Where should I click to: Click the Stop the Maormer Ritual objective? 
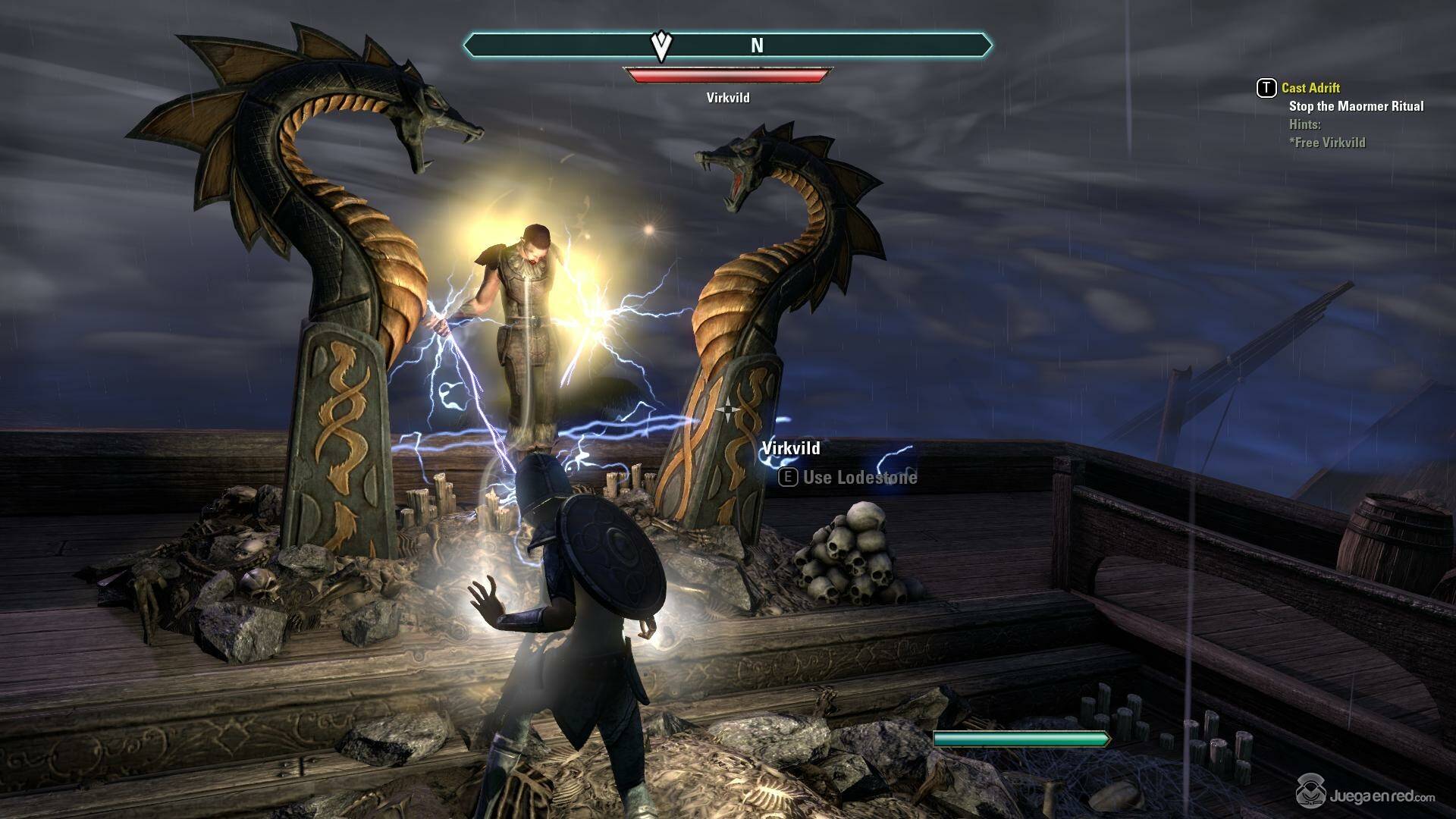pos(1356,106)
